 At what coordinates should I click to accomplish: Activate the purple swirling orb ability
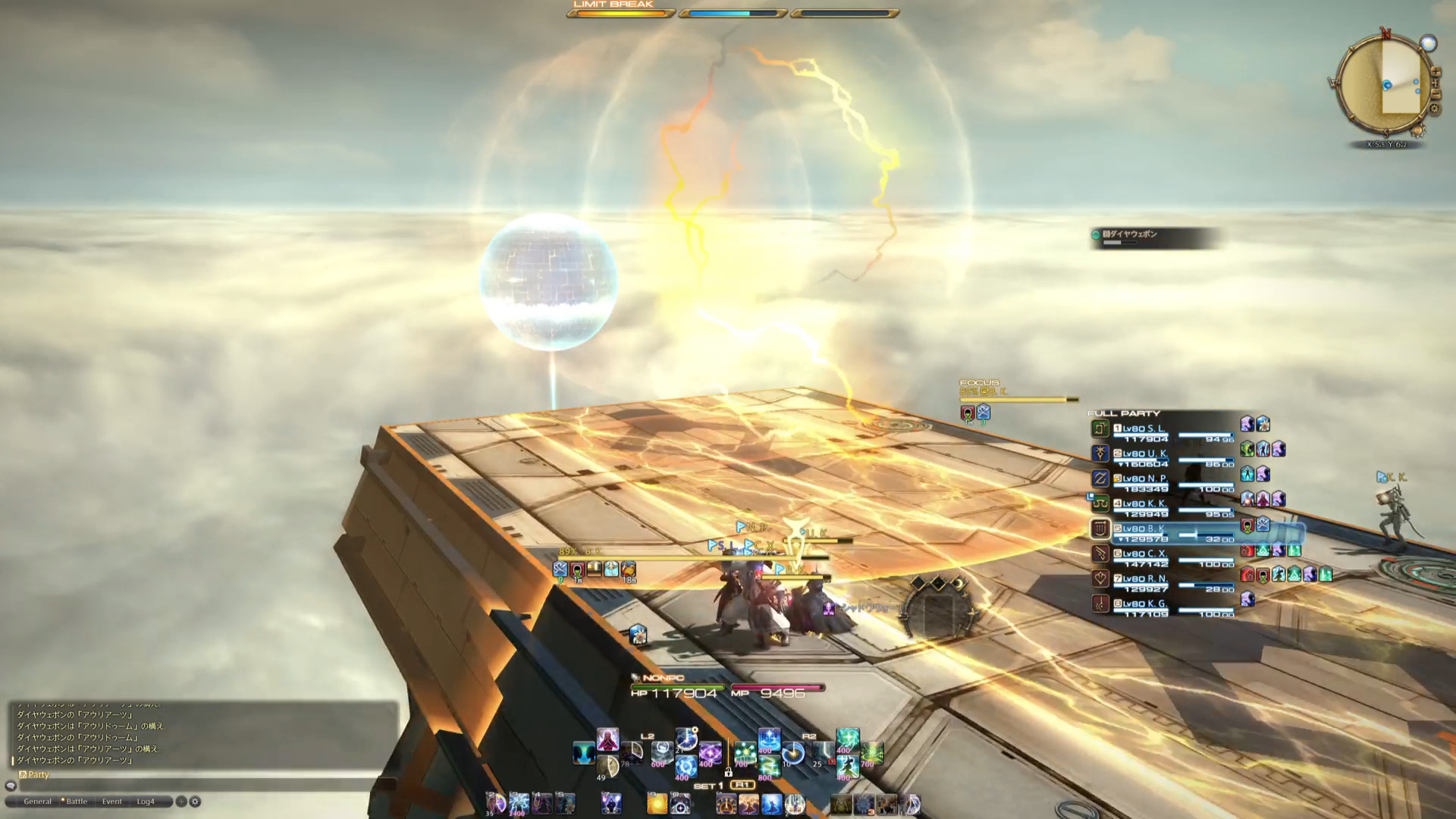711,752
